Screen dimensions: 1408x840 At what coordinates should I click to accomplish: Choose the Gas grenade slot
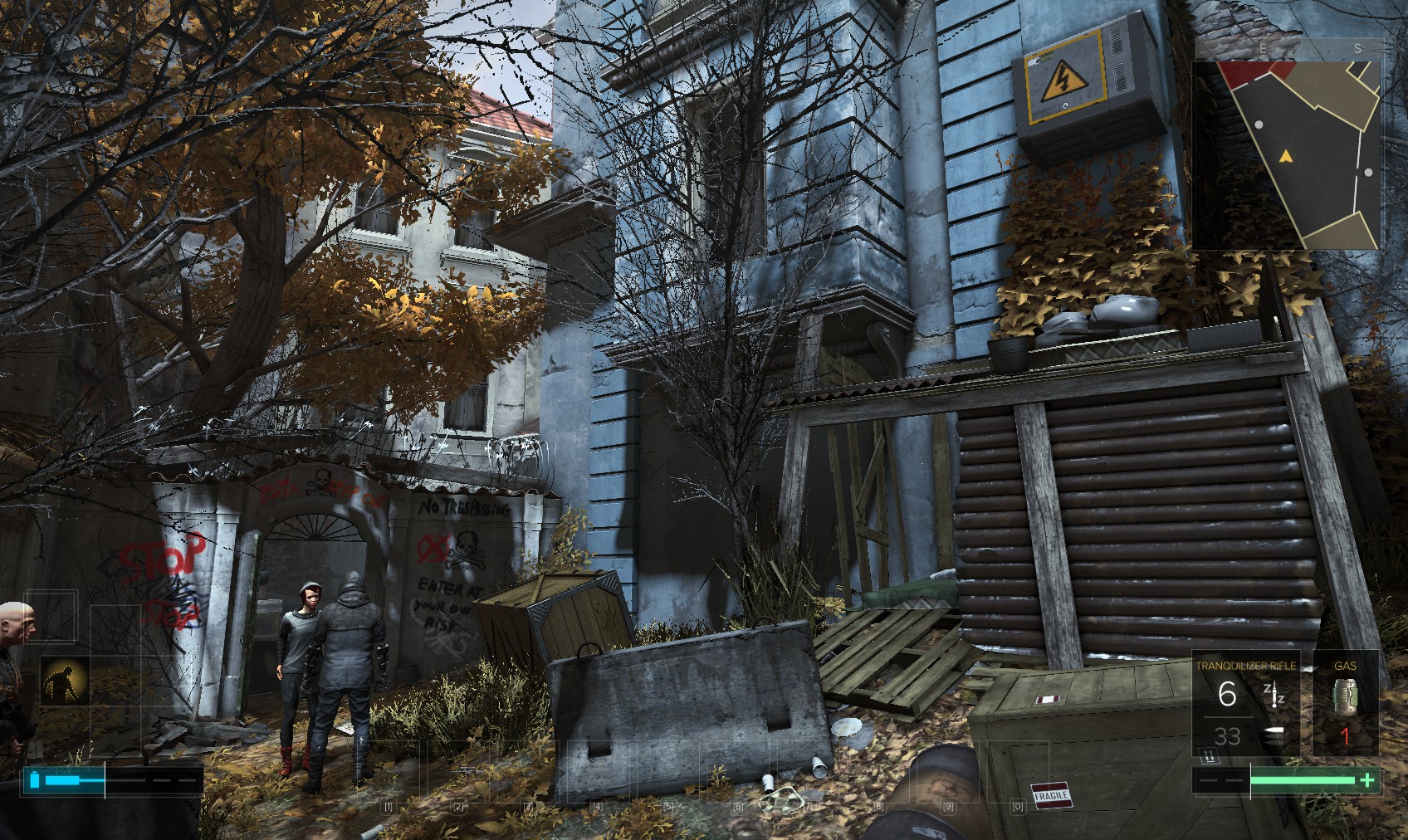[1345, 704]
